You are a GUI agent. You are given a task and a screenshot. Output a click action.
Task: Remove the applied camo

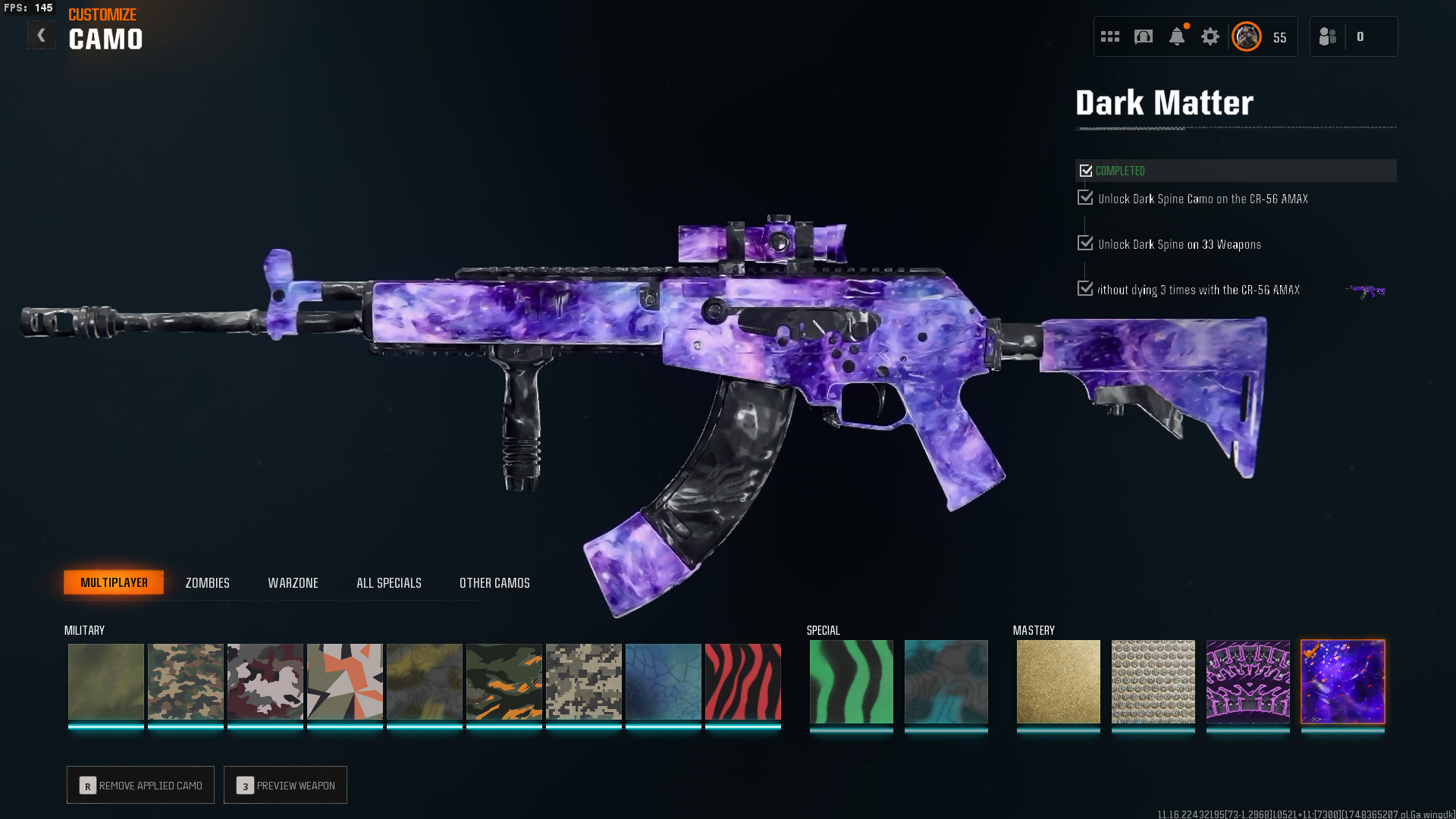click(x=140, y=785)
